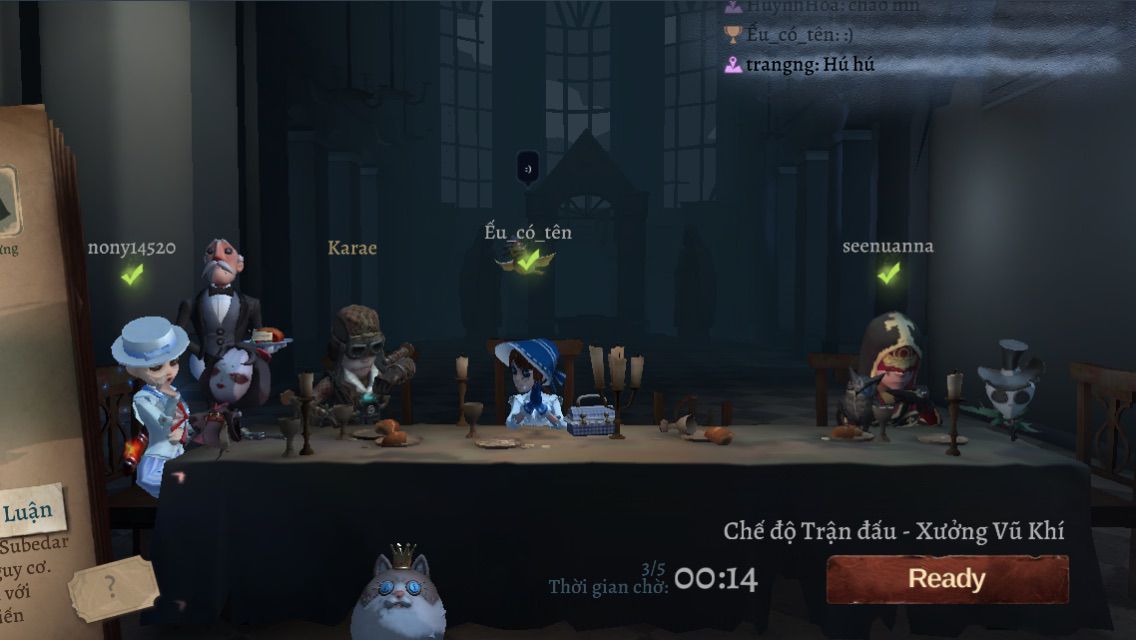Select player name Ếu_có_tên
Image resolution: width=1136 pixels, height=640 pixels.
pyautogui.click(x=527, y=233)
